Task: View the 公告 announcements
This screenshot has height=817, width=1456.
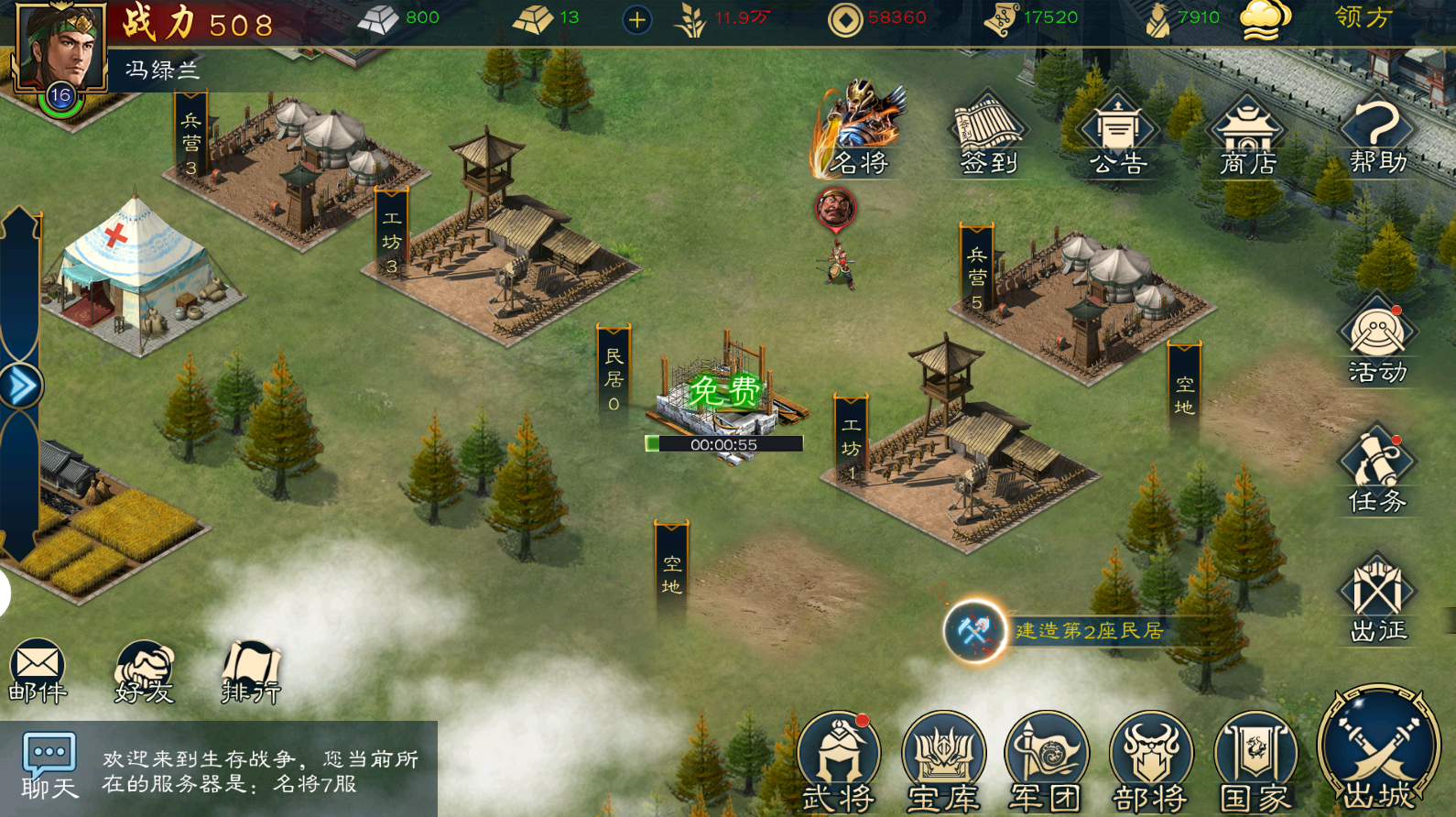Action: pyautogui.click(x=1118, y=134)
